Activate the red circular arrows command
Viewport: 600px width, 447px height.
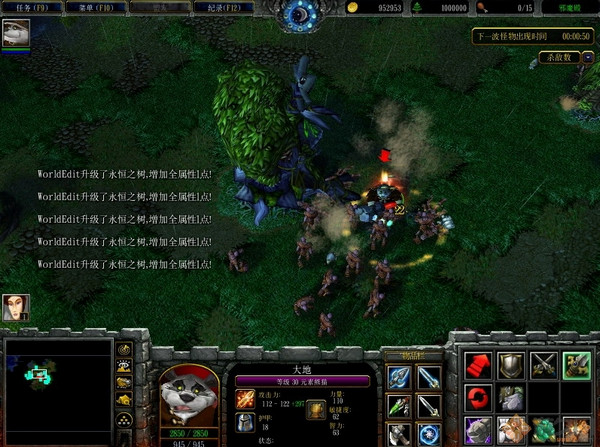tap(479, 399)
